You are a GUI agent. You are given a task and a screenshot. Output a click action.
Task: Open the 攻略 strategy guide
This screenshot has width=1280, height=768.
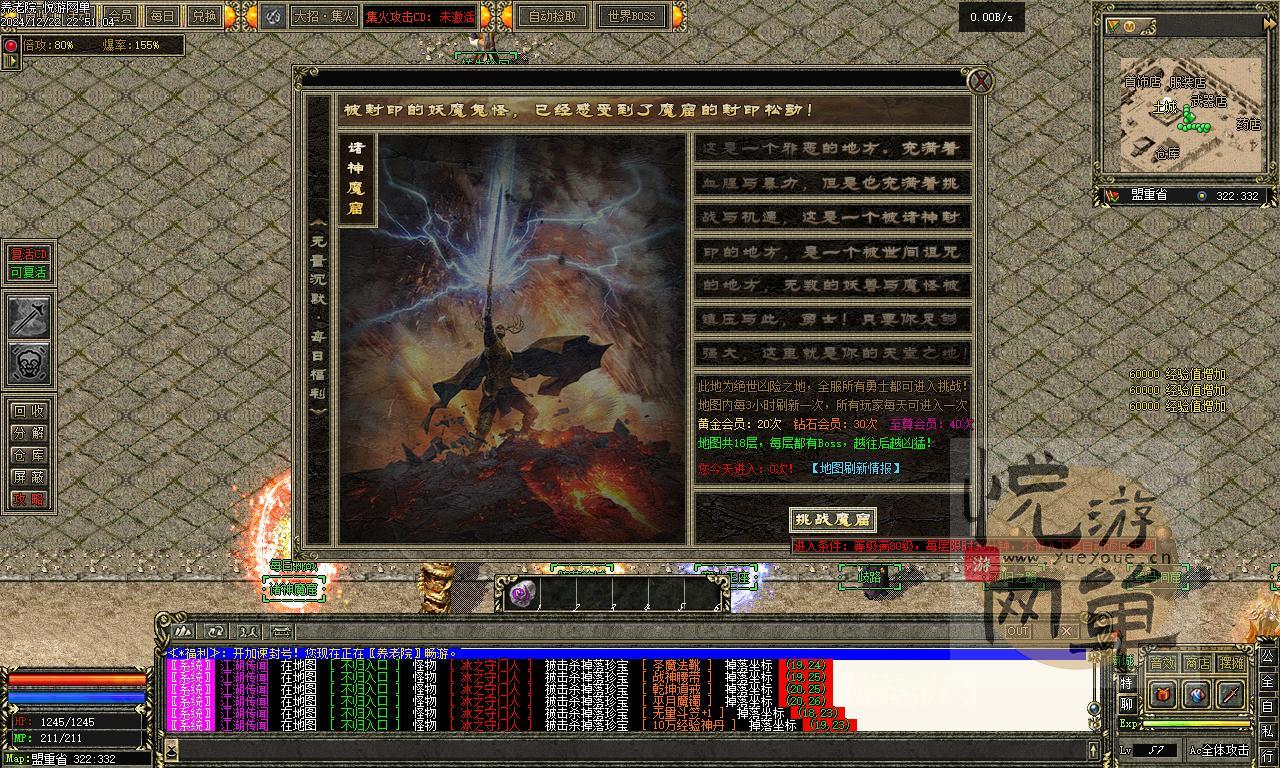pyautogui.click(x=28, y=499)
